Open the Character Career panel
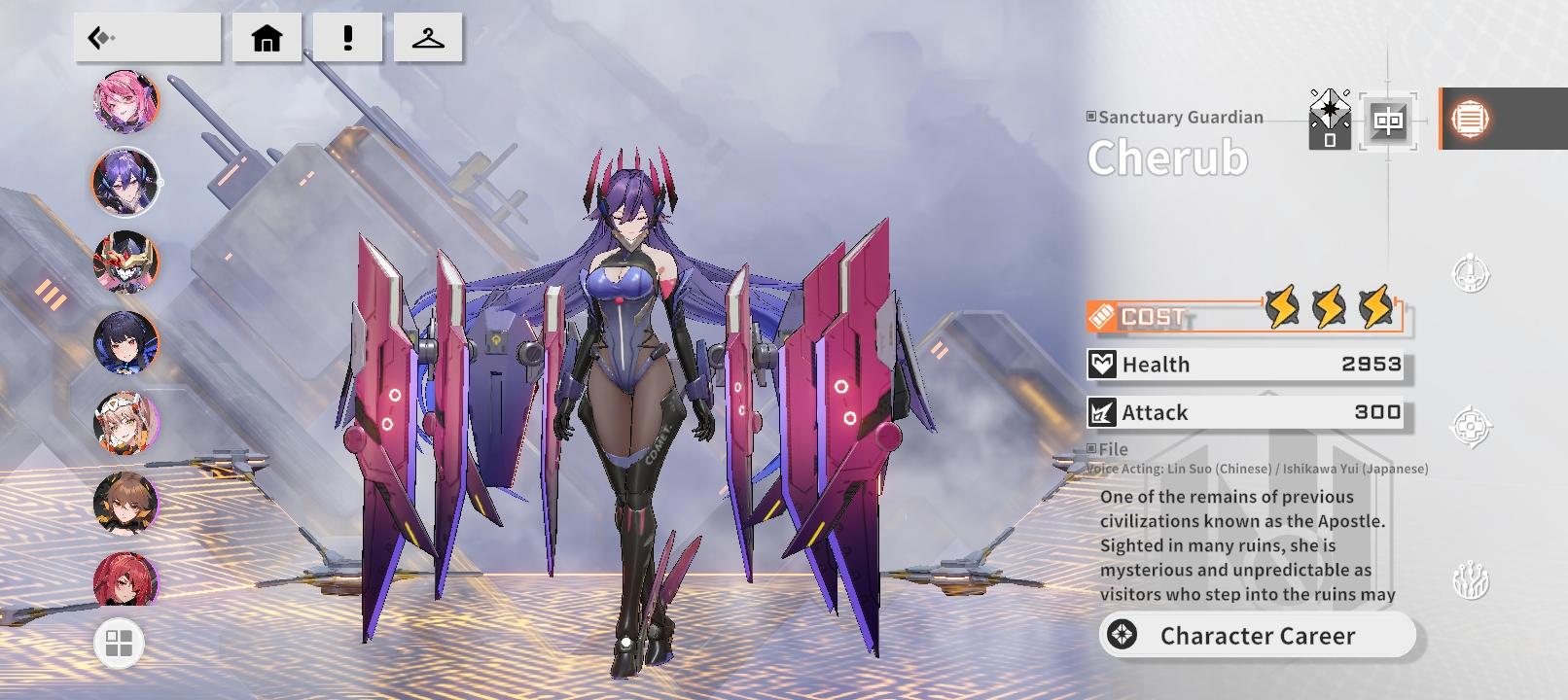The width and height of the screenshot is (1568, 700). 1258,636
